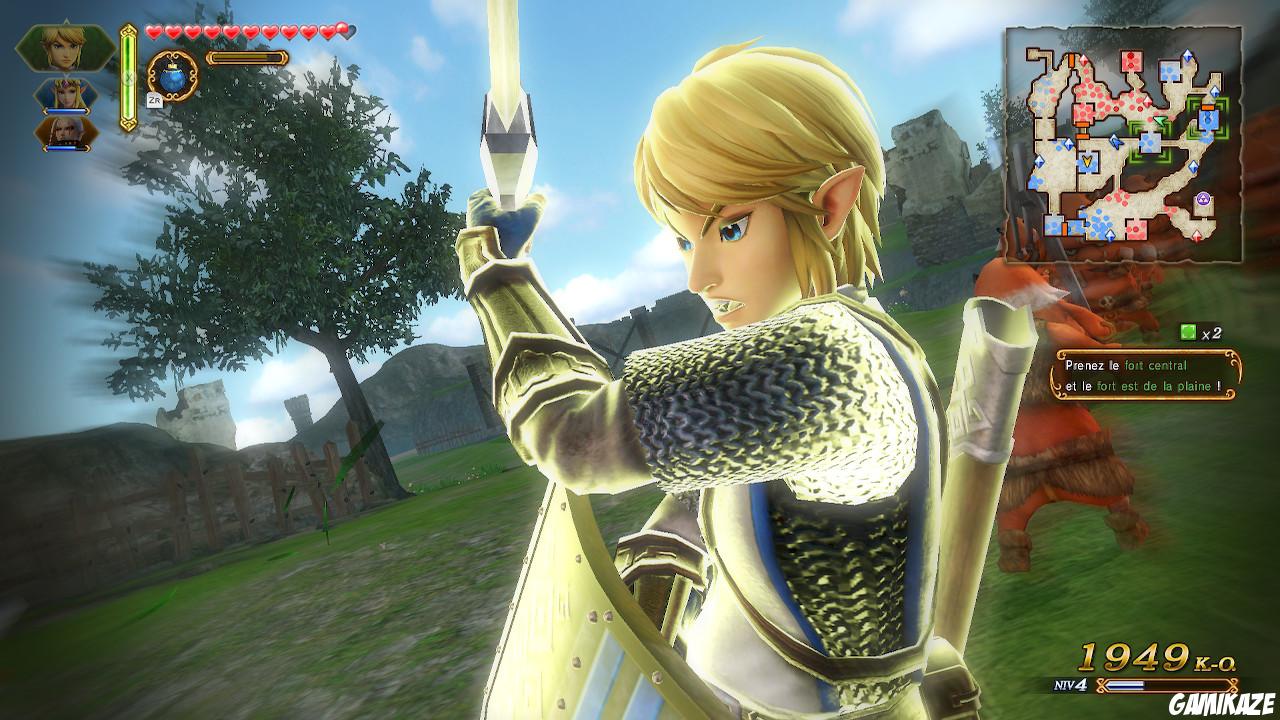
Task: Toggle the green-outlined allied keep on the minimap
Action: (1150, 143)
